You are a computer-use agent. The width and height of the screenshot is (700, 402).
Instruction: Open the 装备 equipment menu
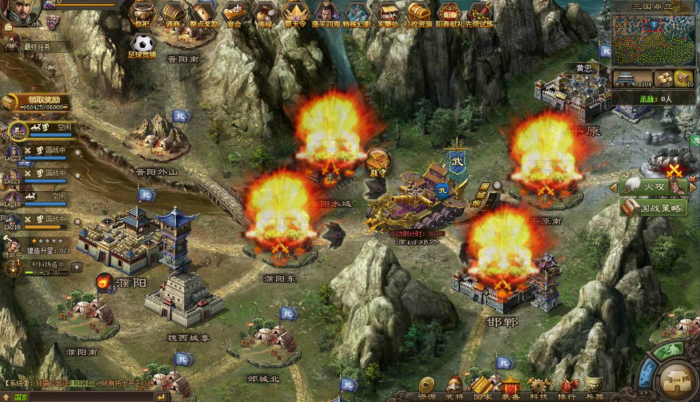point(510,386)
